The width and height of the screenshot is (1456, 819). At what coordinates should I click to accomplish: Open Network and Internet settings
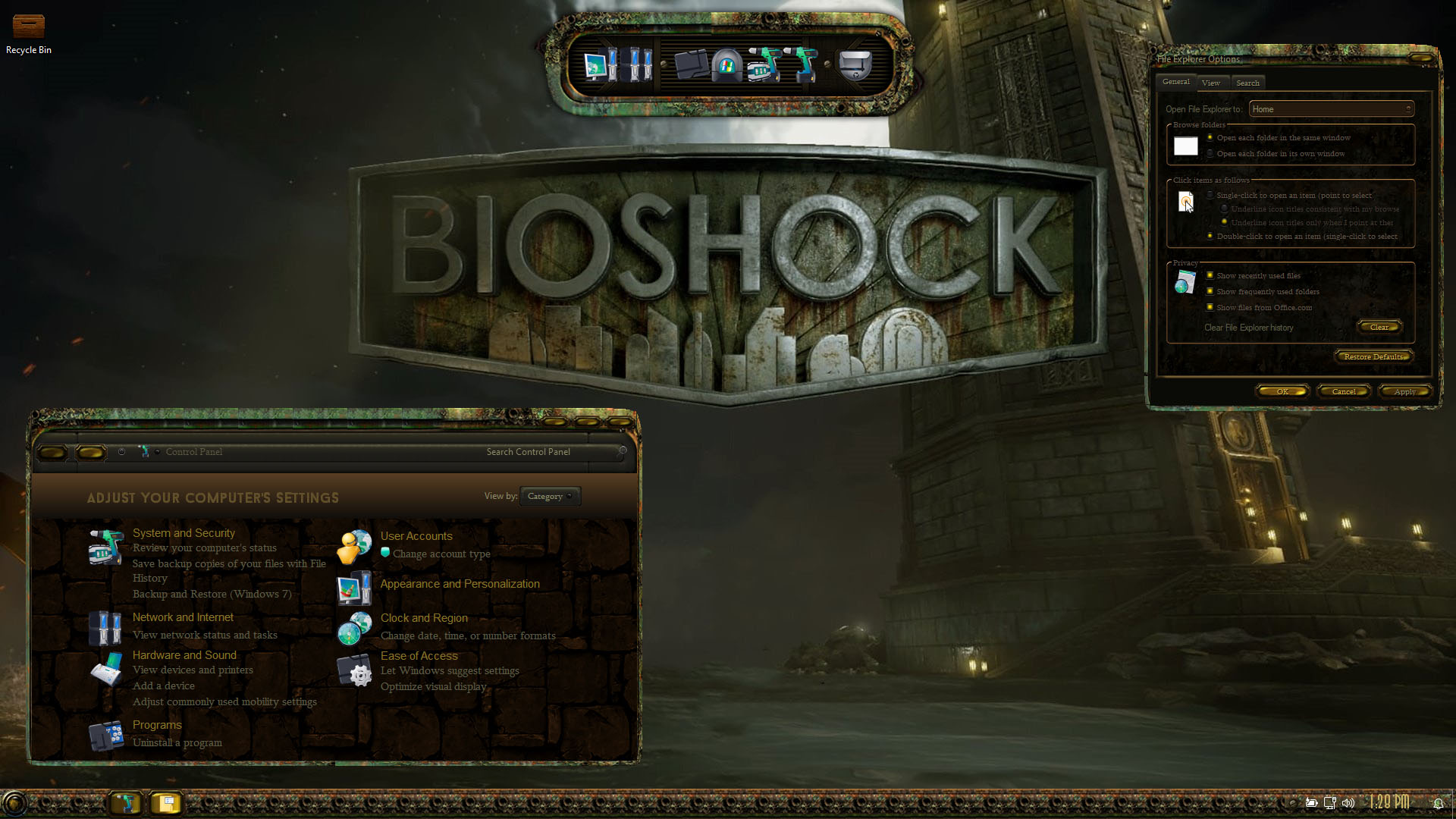(x=183, y=617)
